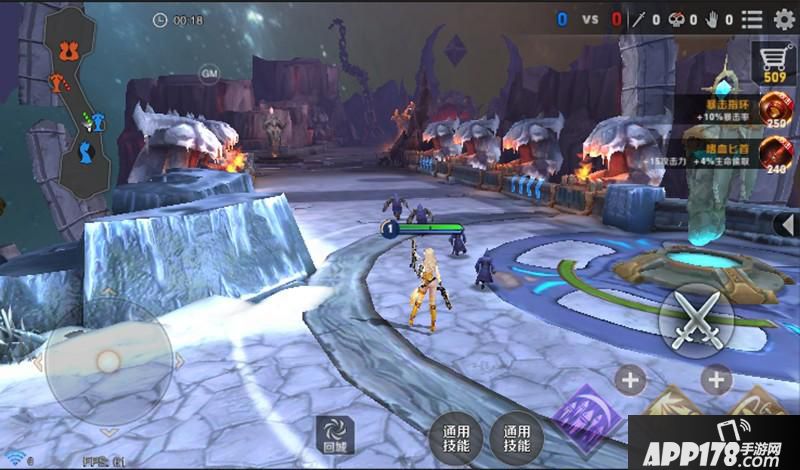Buy the 嗜血匕首 dagger for 240

pyautogui.click(x=773, y=153)
